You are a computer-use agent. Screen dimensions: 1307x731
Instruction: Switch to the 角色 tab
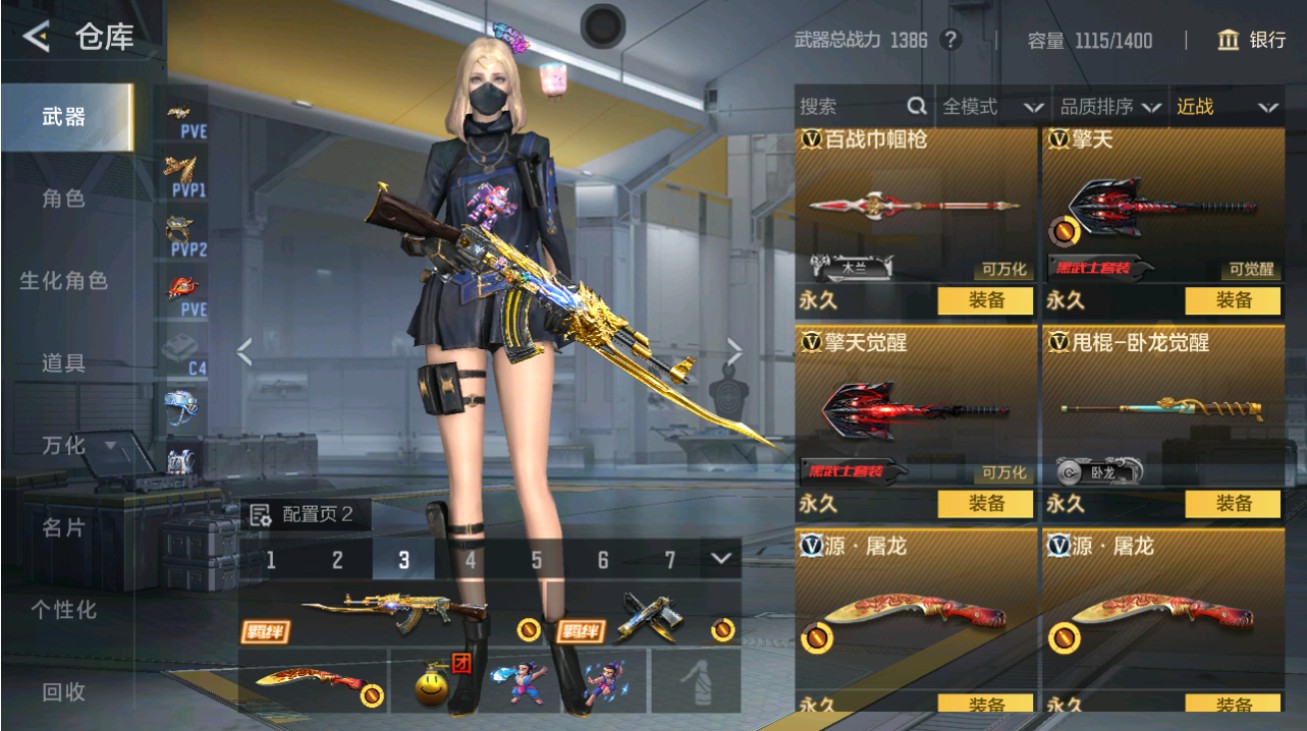click(x=62, y=199)
